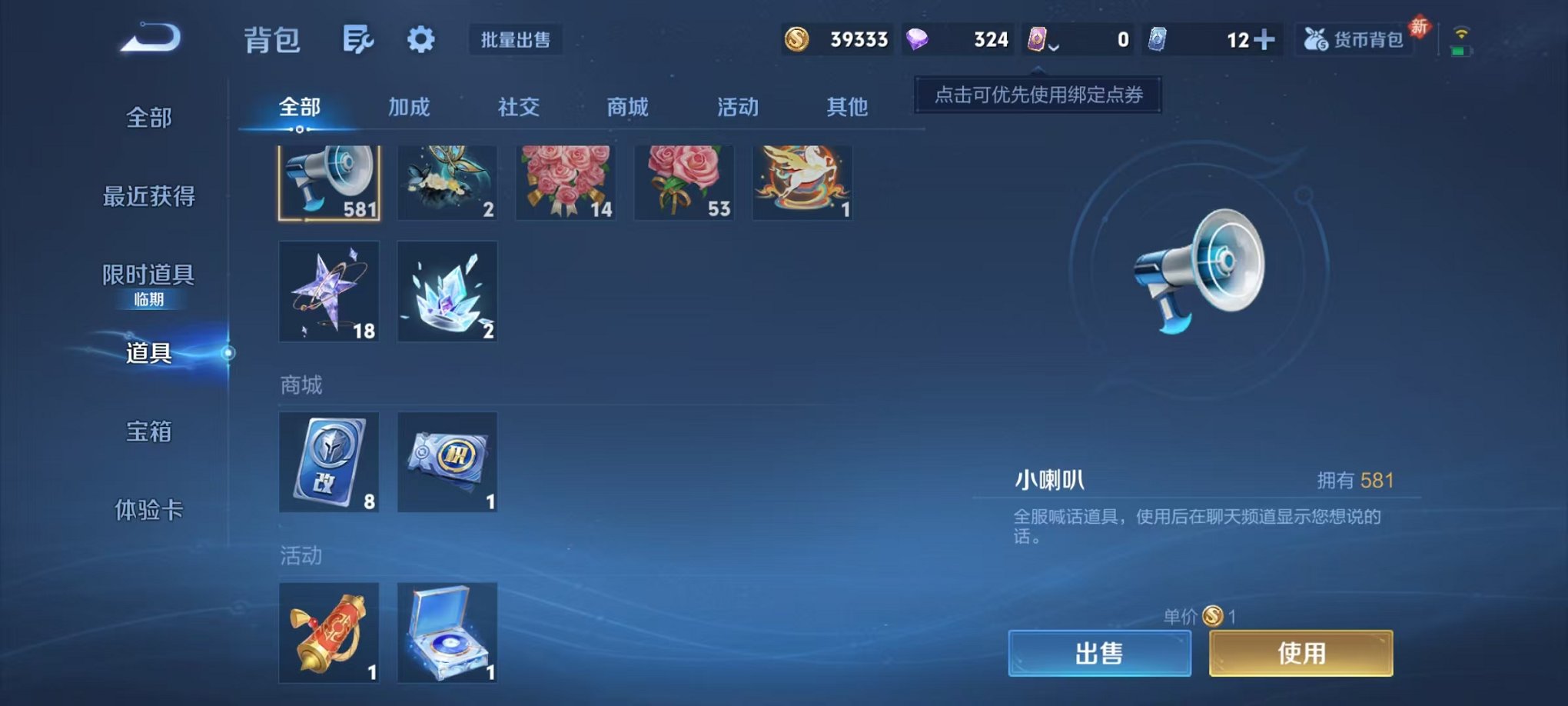Select the flying pegasus mount item
This screenshot has width=1568, height=706.
coord(801,181)
